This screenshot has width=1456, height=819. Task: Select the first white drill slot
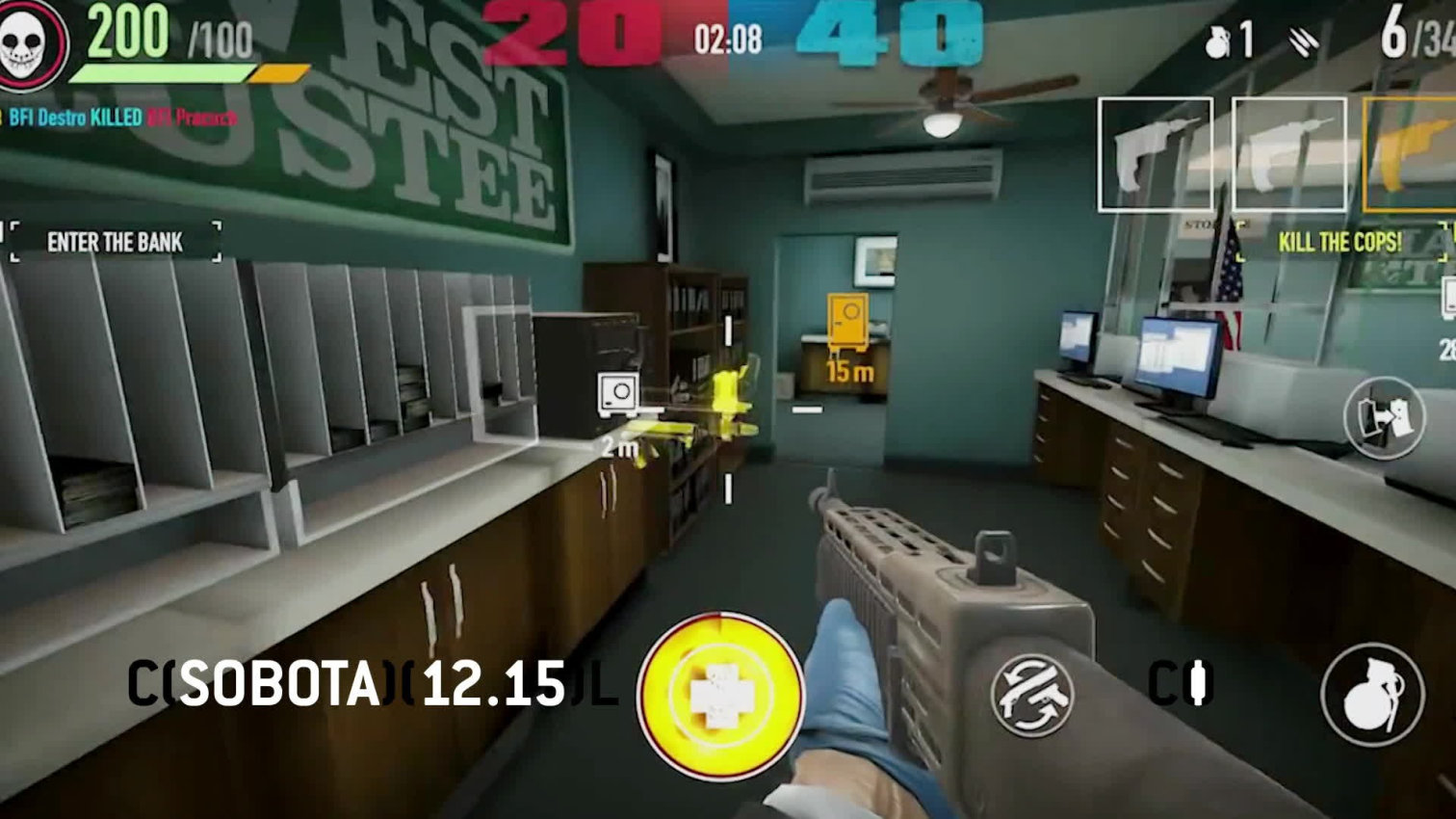coord(1155,155)
